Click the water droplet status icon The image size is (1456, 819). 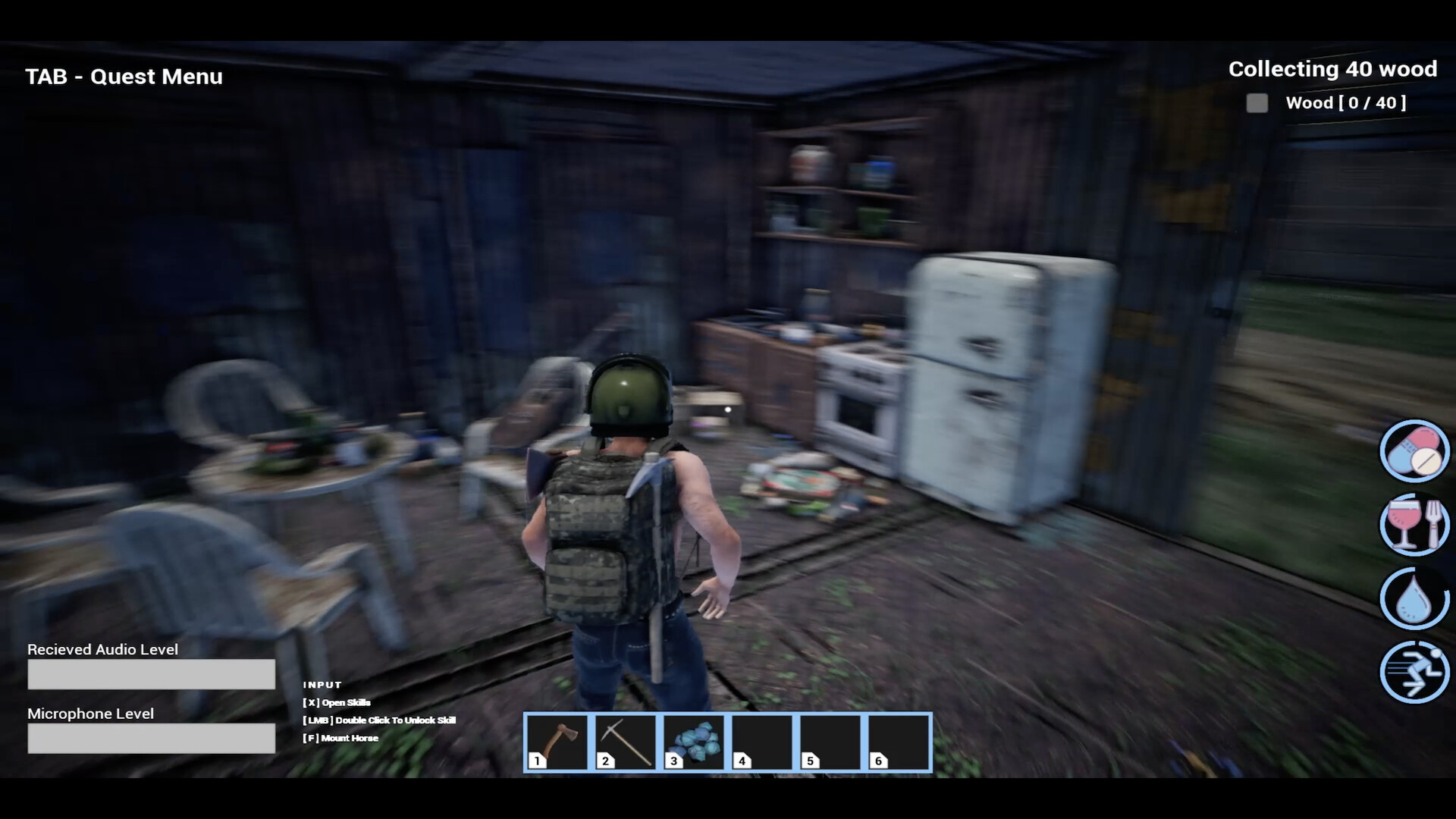click(1414, 598)
